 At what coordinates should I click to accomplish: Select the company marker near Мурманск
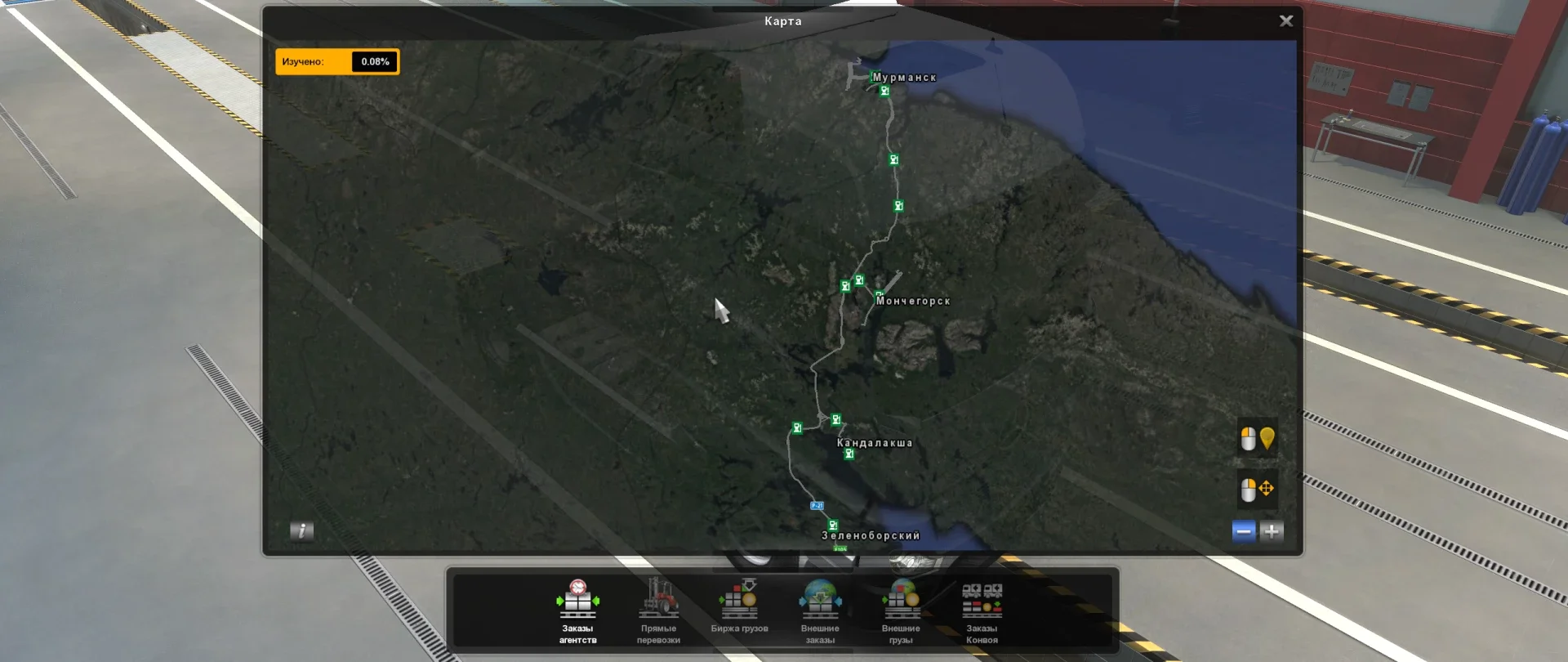pos(884,90)
